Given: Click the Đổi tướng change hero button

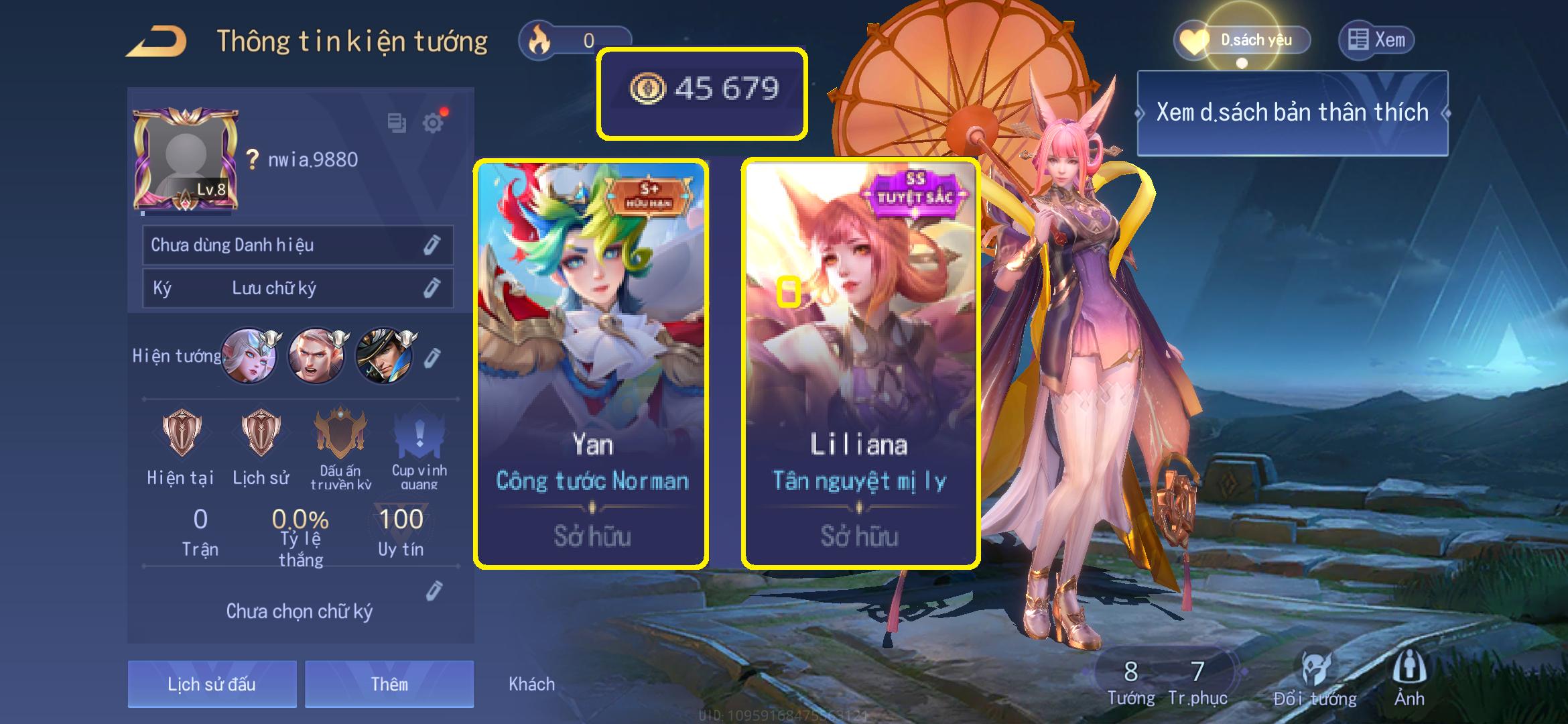Looking at the screenshot, I should pyautogui.click(x=1315, y=678).
